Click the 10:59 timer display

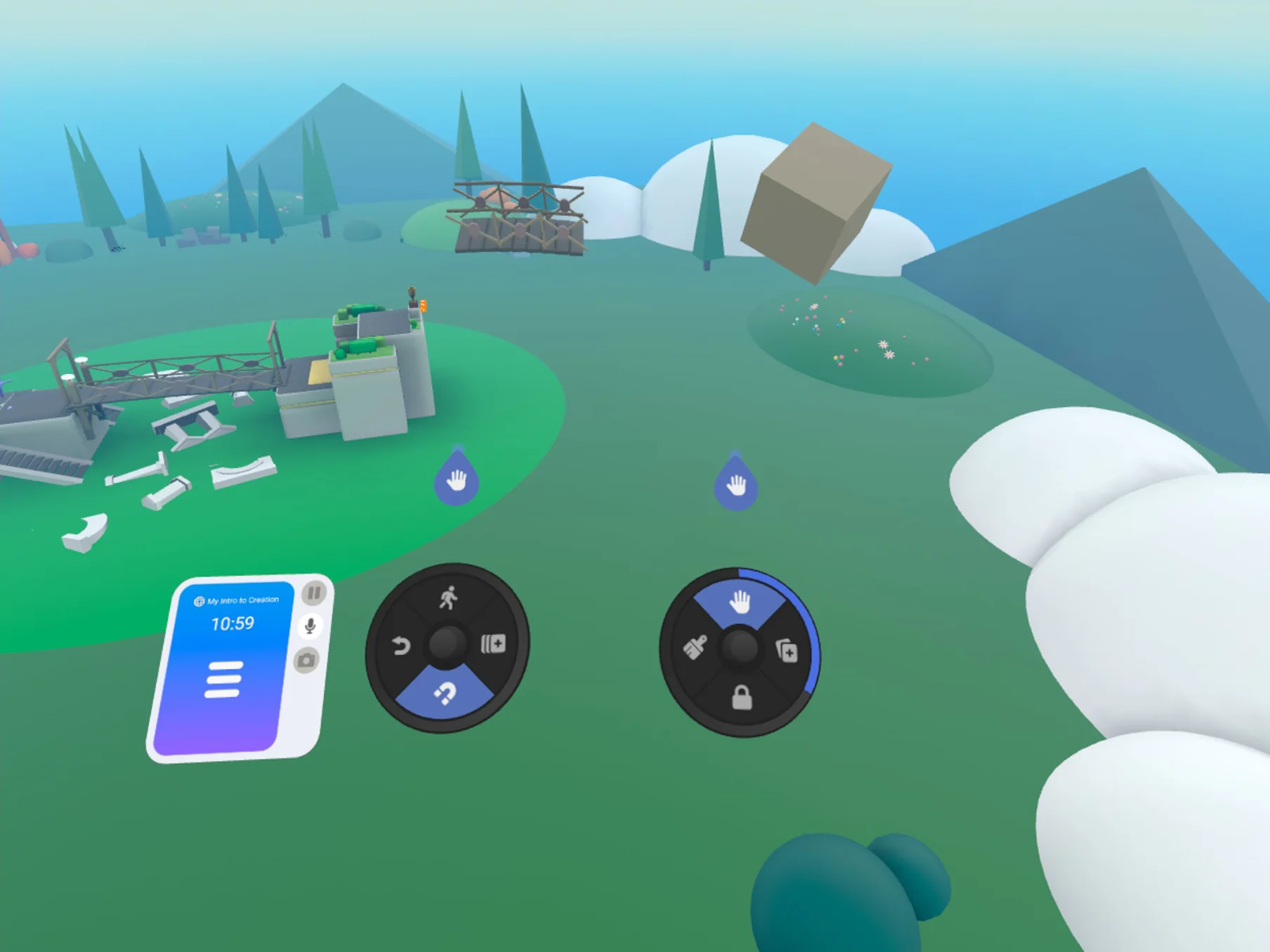pyautogui.click(x=232, y=622)
